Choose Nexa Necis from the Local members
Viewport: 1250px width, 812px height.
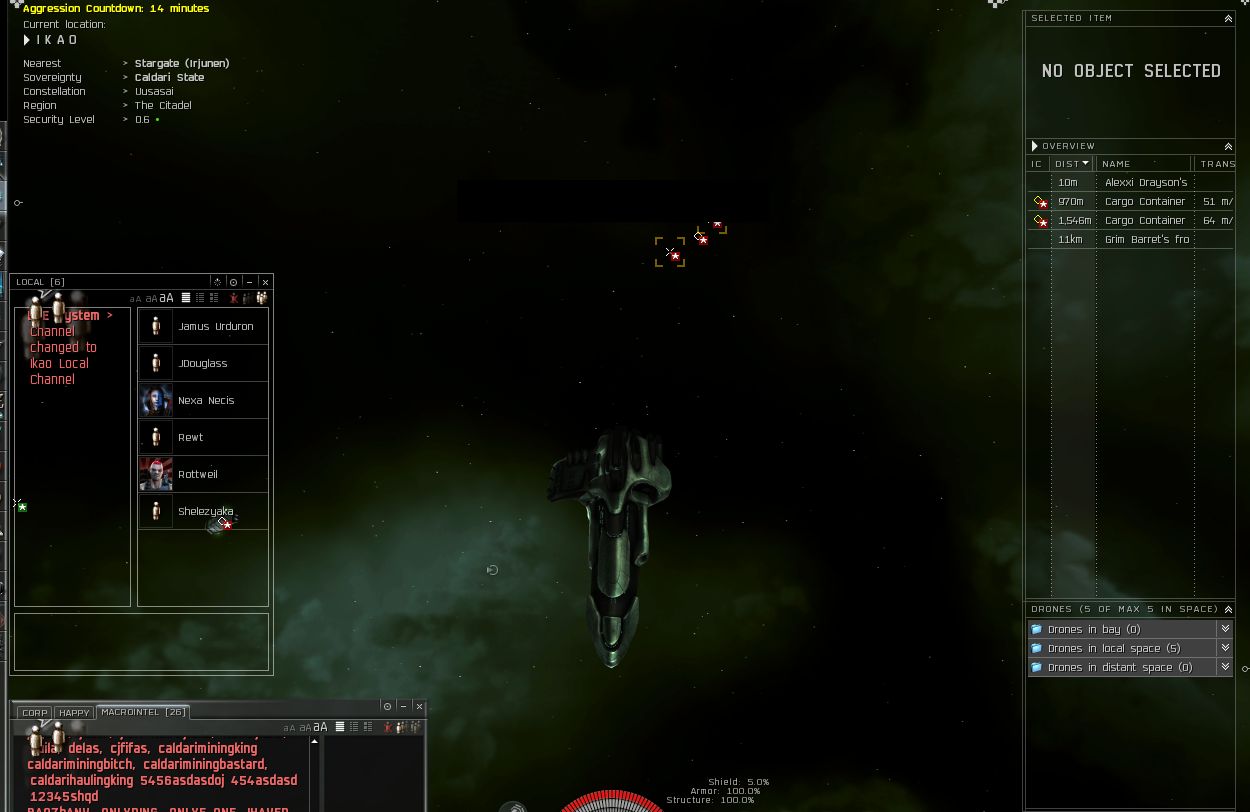click(205, 400)
